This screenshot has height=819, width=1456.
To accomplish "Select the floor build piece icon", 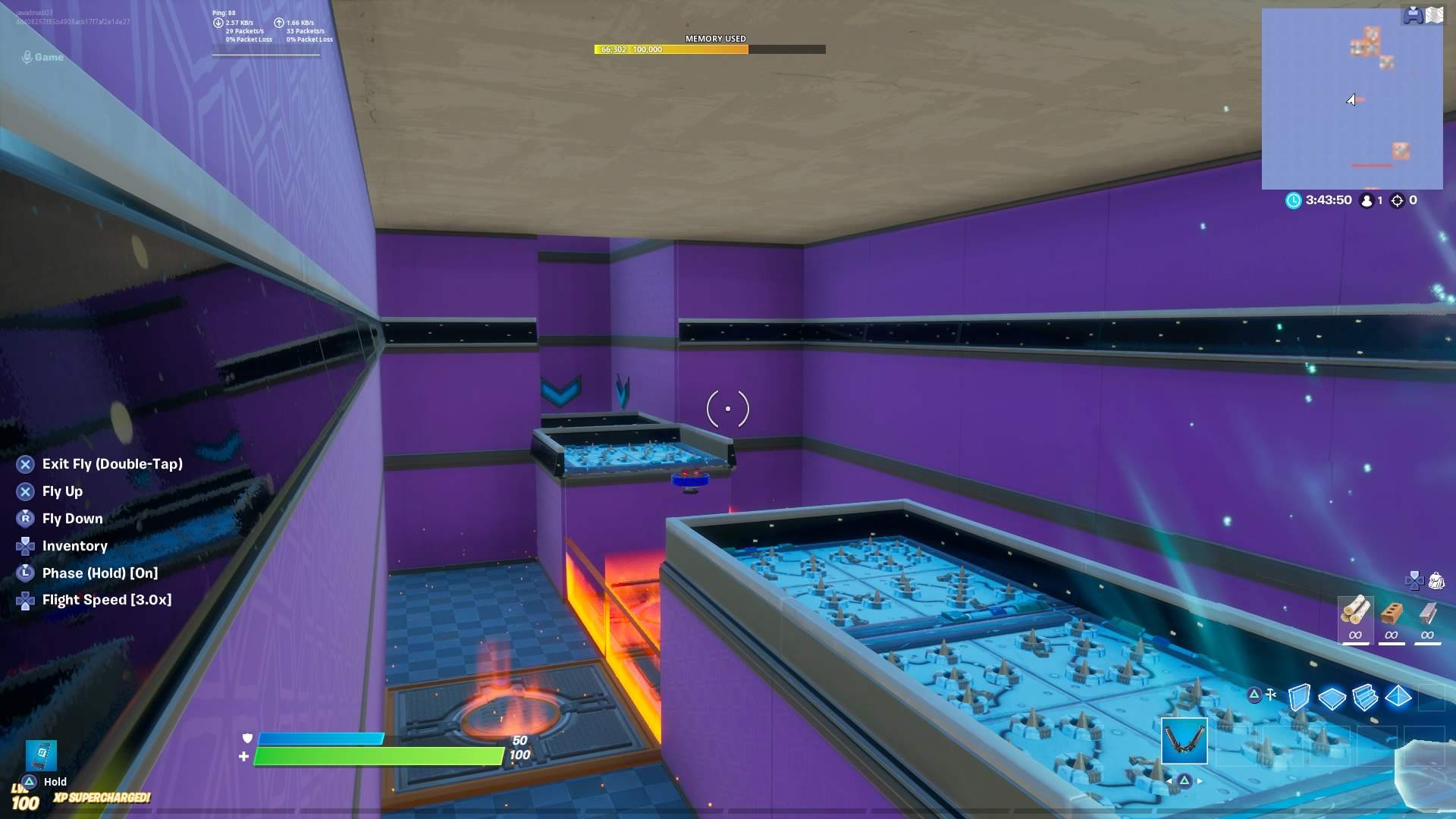I will [1332, 697].
